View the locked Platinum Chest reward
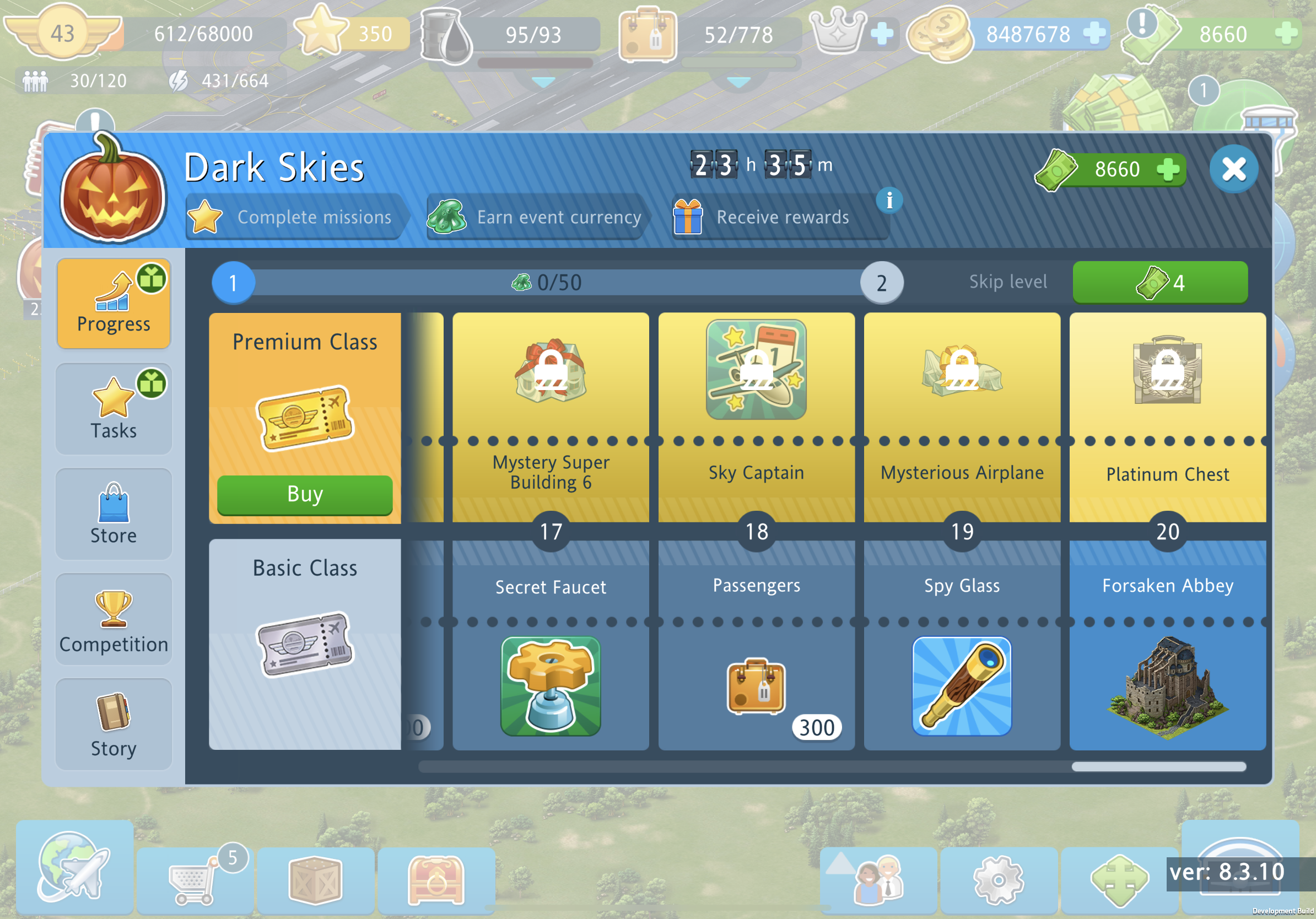 1167,370
